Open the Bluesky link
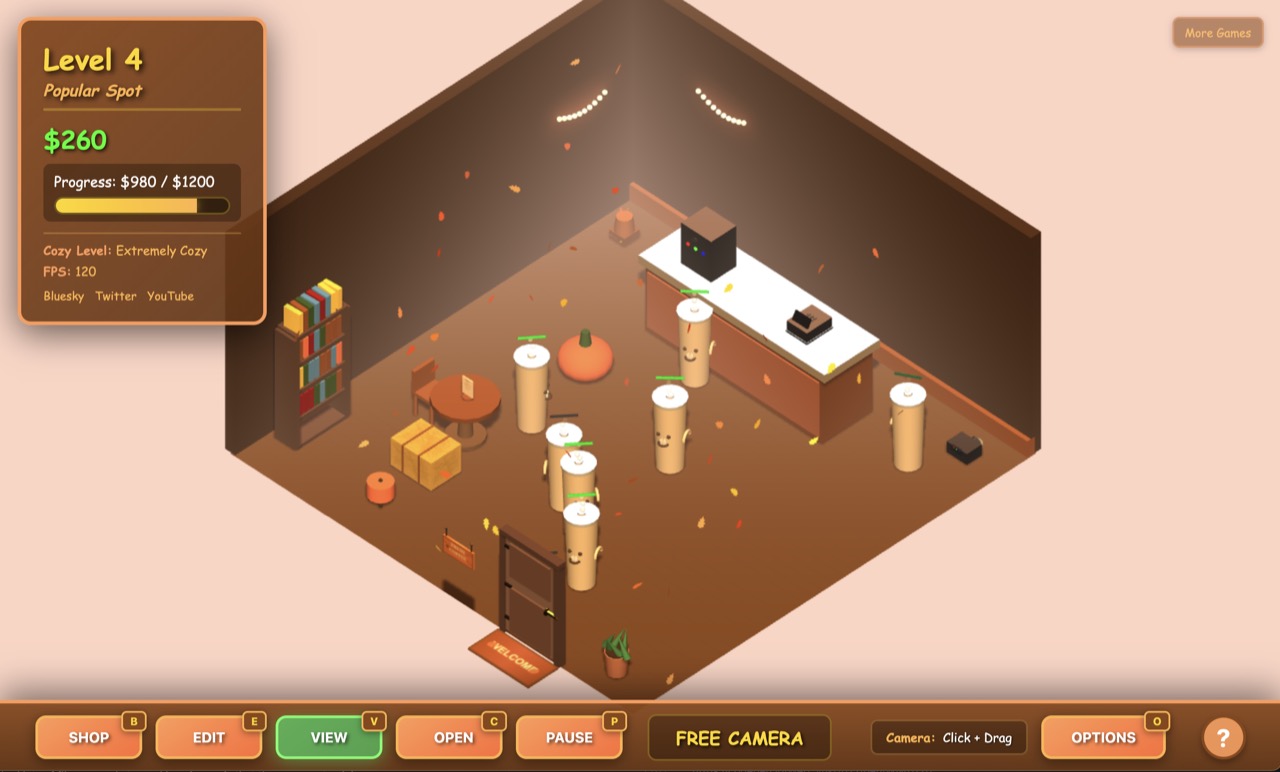 (x=63, y=296)
